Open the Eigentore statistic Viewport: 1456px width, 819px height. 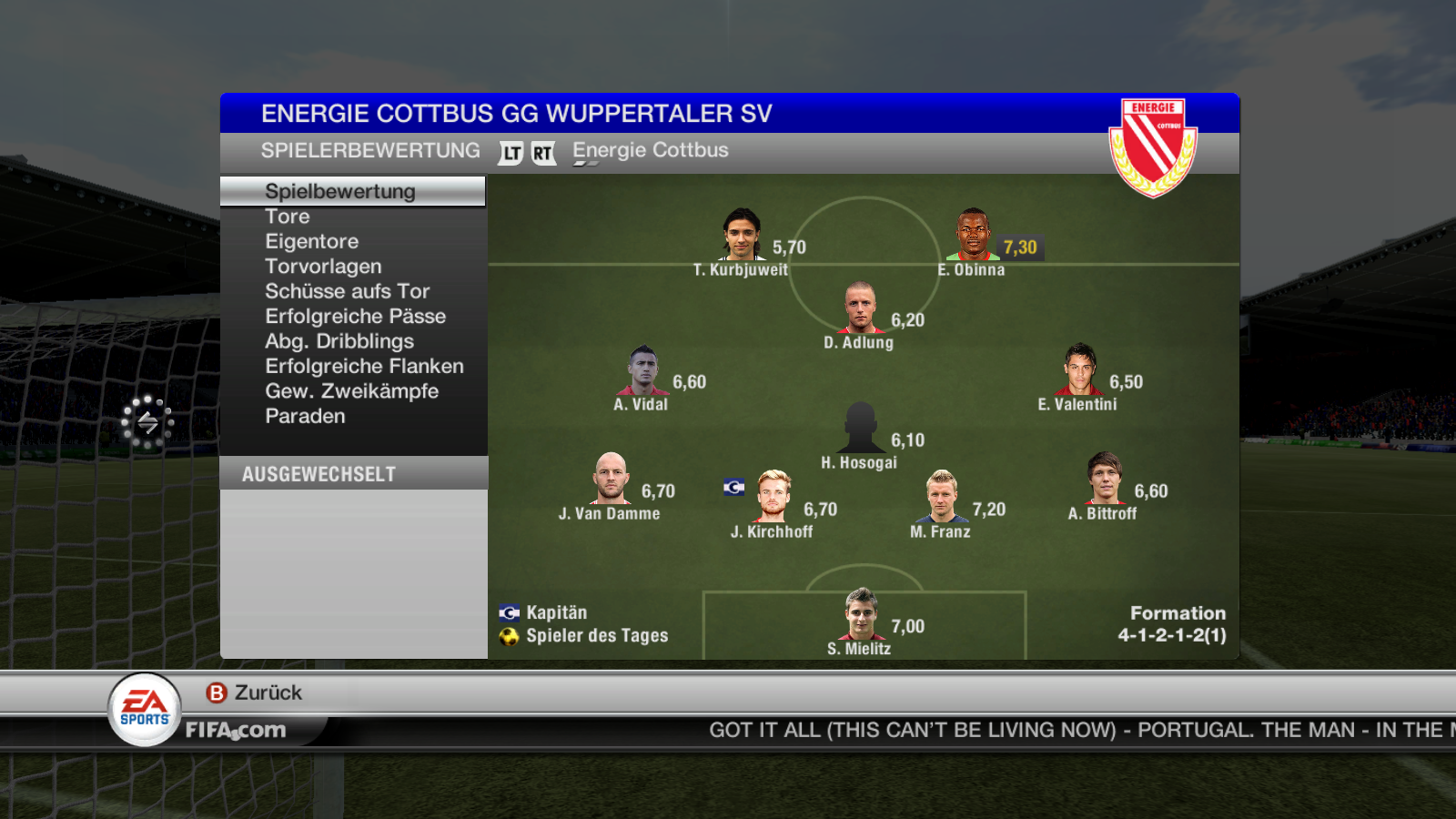point(311,241)
